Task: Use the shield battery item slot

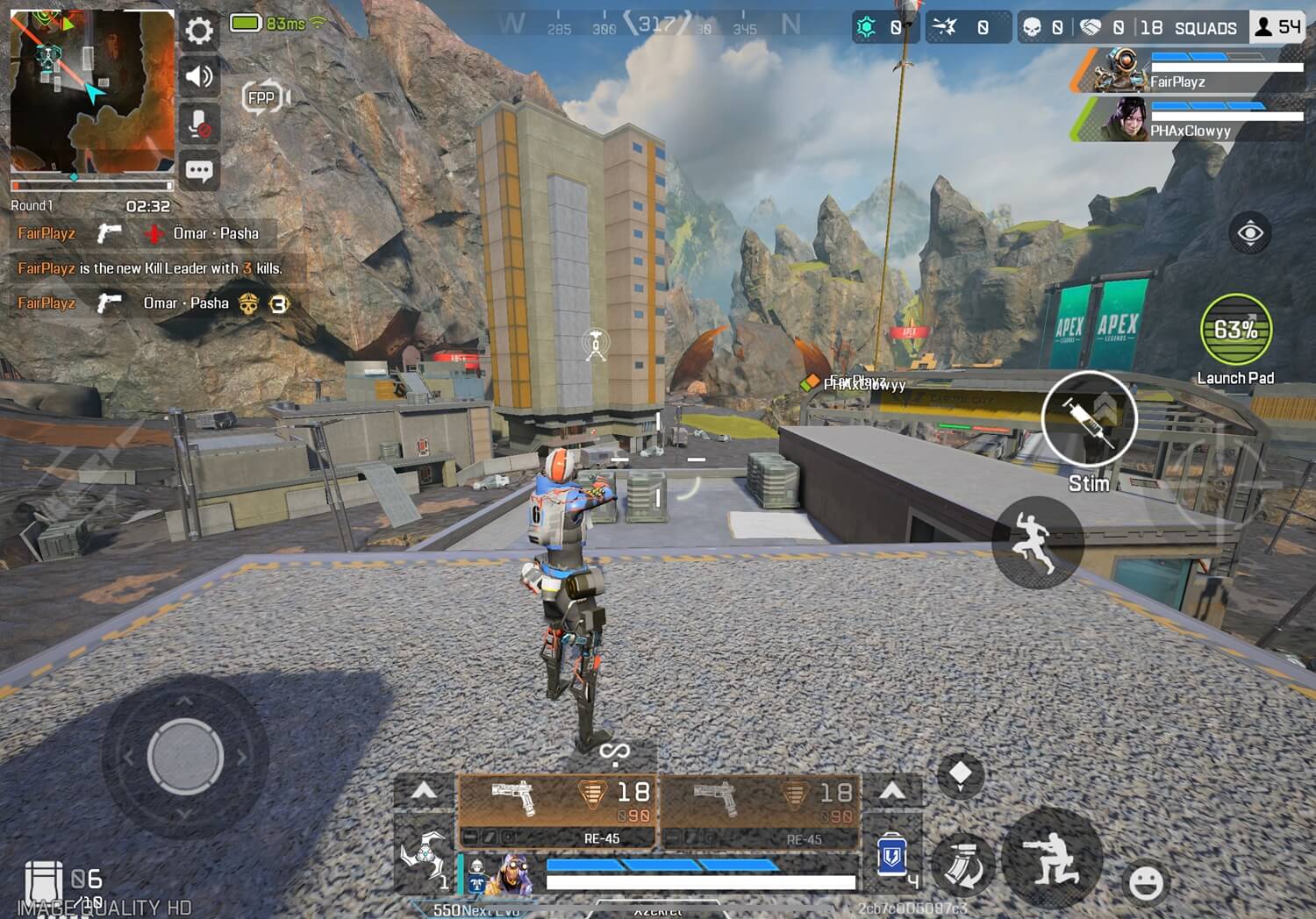Action: point(892,855)
